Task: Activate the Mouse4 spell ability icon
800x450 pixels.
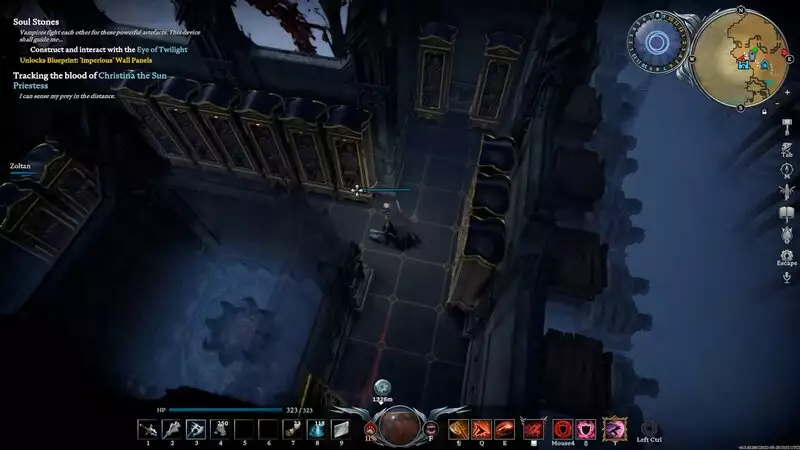Action: [x=562, y=428]
